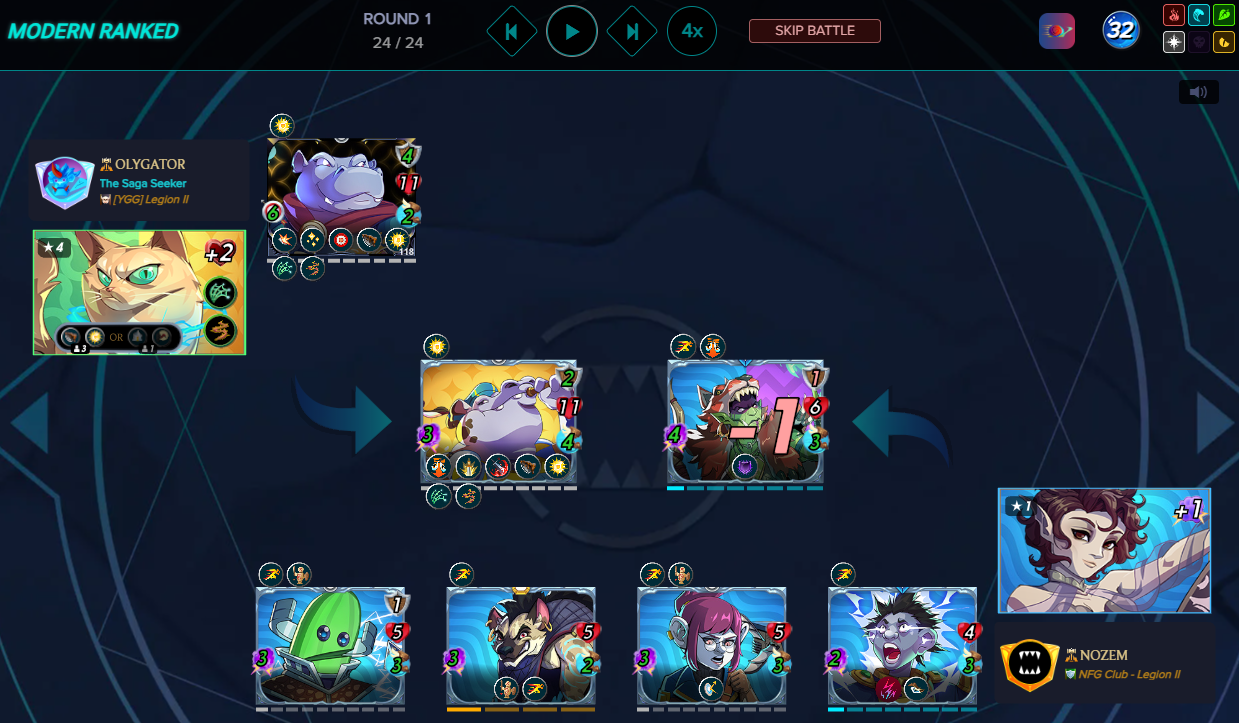The image size is (1239, 723).
Task: Click the fire element icon
Action: pyautogui.click(x=1173, y=16)
